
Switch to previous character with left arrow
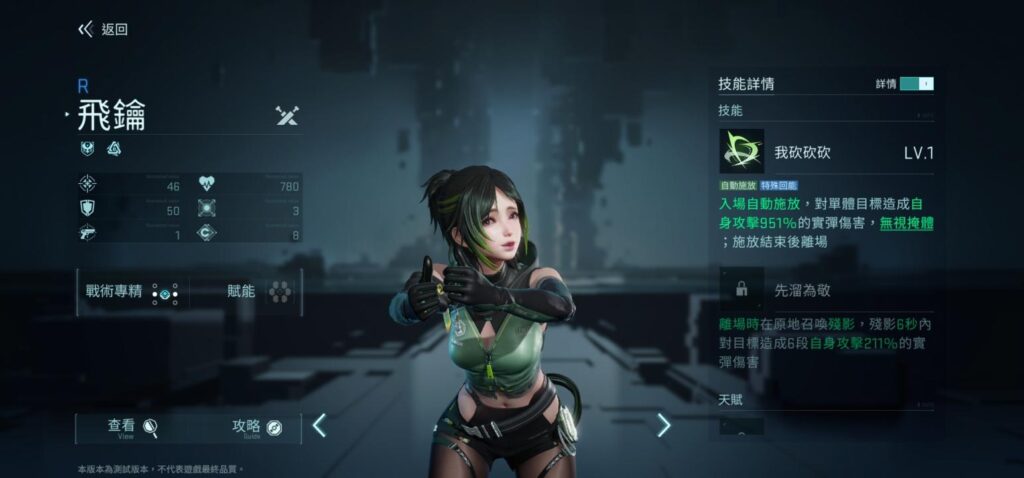click(319, 426)
